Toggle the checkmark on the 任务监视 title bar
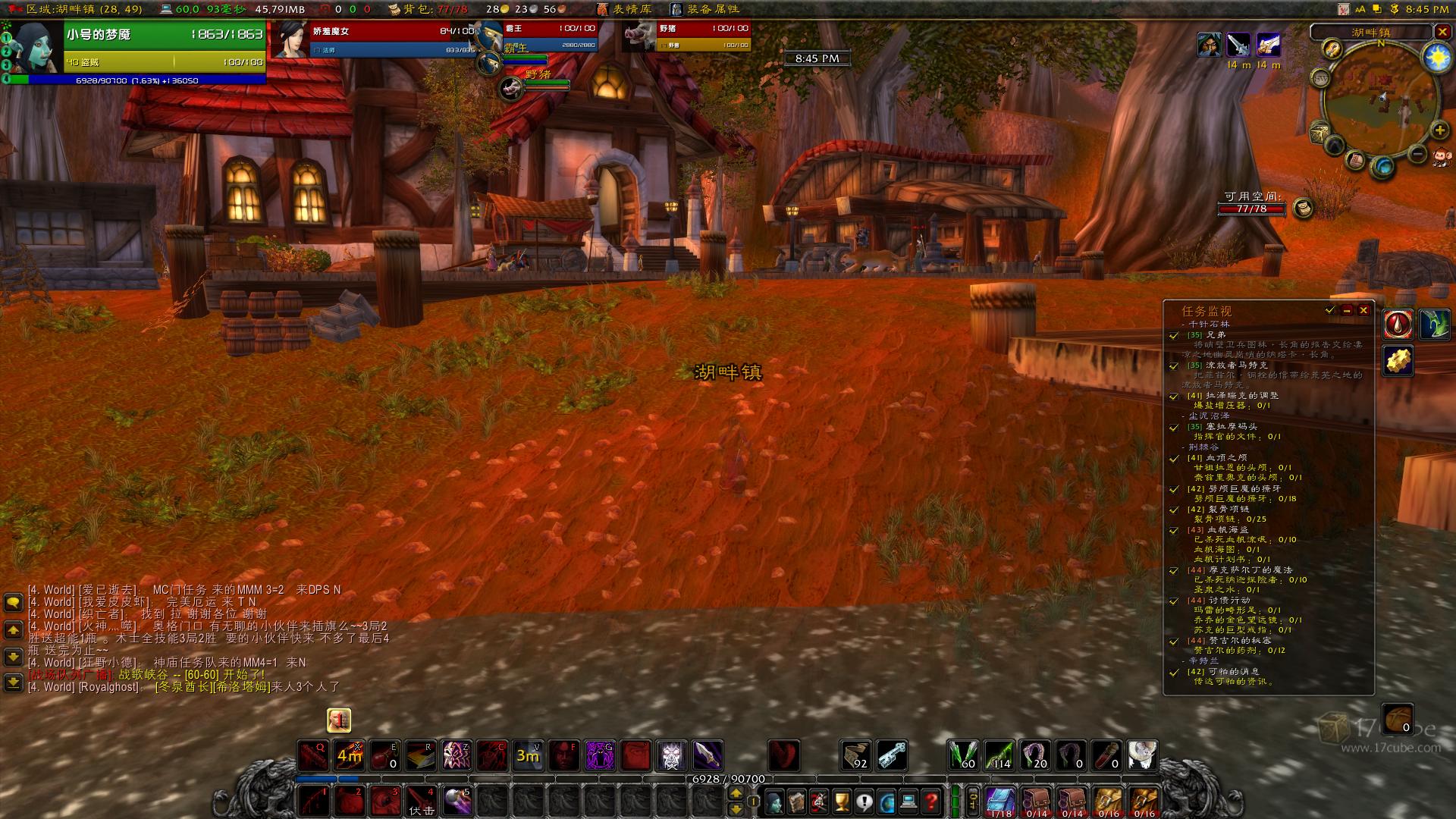The image size is (1456, 819). [1329, 310]
